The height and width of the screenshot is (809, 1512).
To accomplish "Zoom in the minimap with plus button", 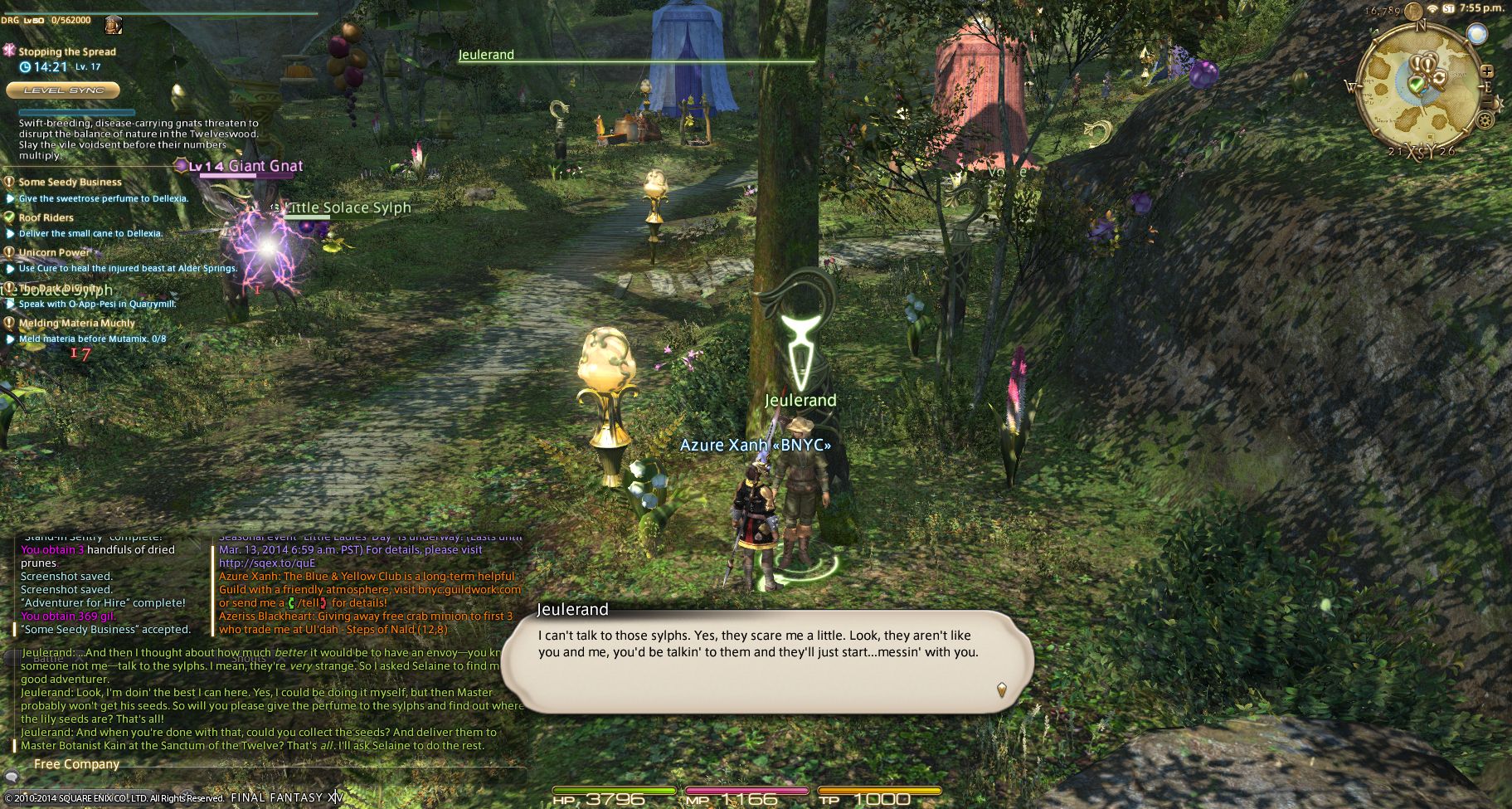I will 1487,72.
